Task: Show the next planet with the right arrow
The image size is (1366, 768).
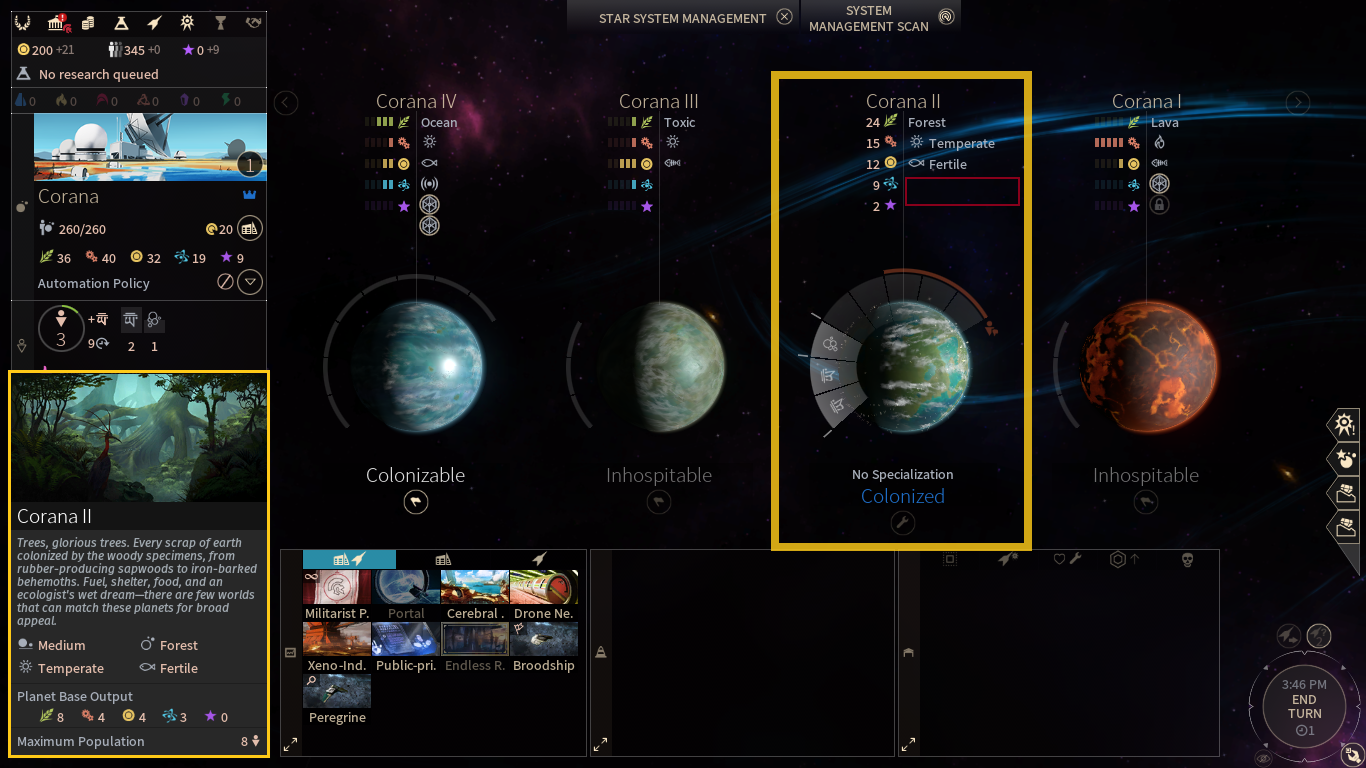Action: 1297,102
